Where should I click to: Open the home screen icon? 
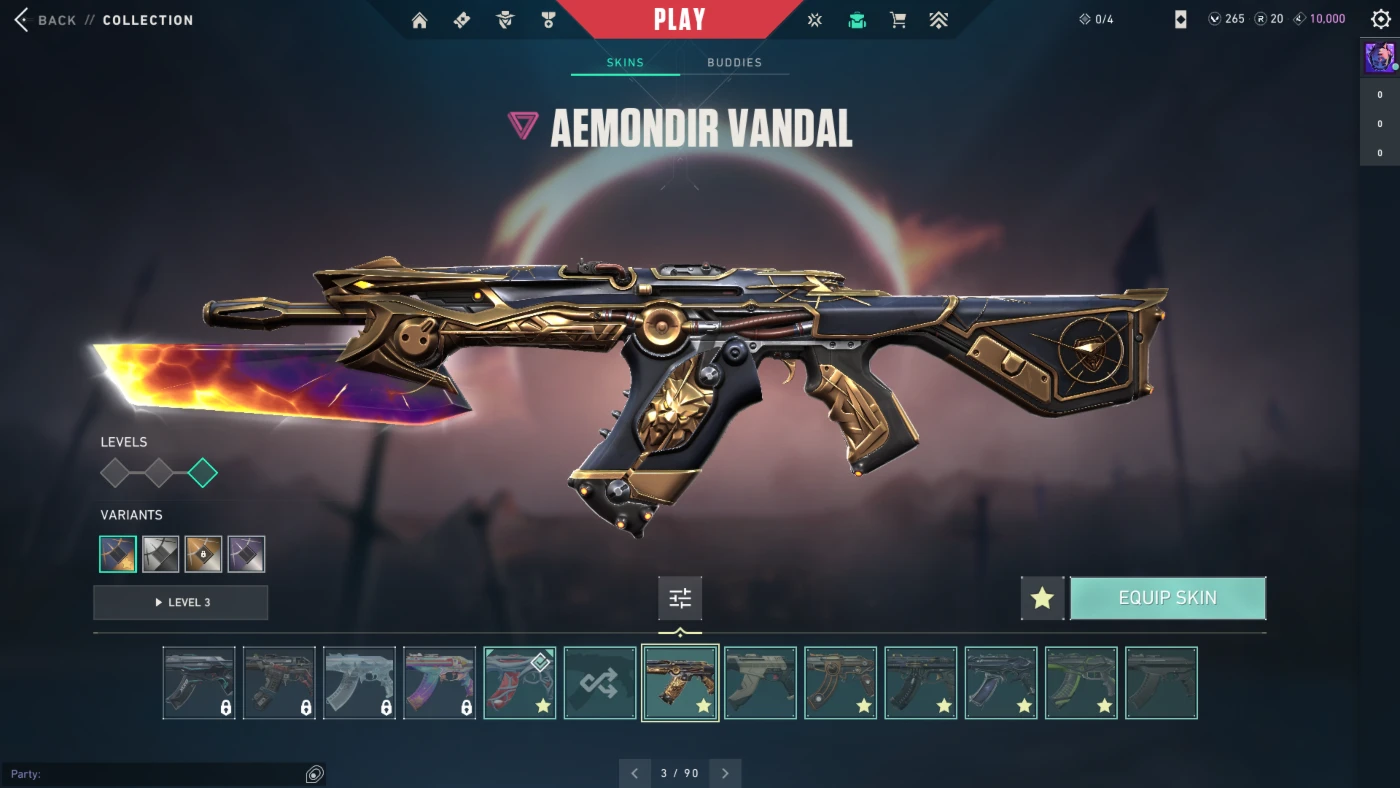[x=420, y=20]
